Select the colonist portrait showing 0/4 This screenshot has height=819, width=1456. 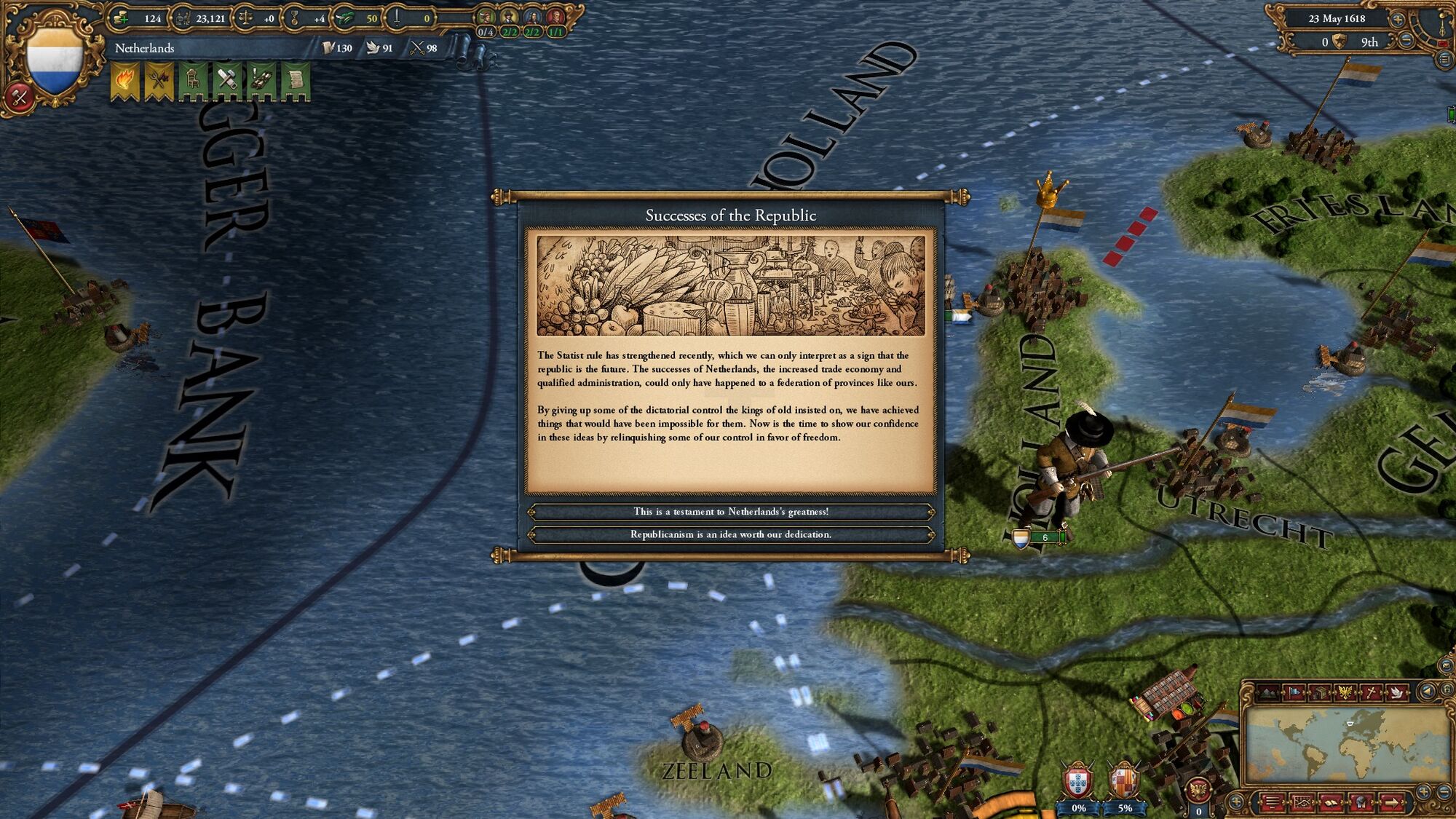tap(486, 16)
